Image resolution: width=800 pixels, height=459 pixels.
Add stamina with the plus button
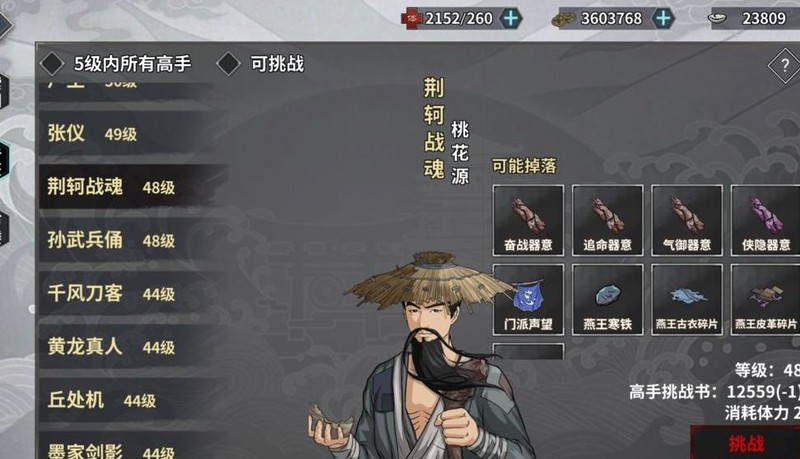[x=511, y=18]
